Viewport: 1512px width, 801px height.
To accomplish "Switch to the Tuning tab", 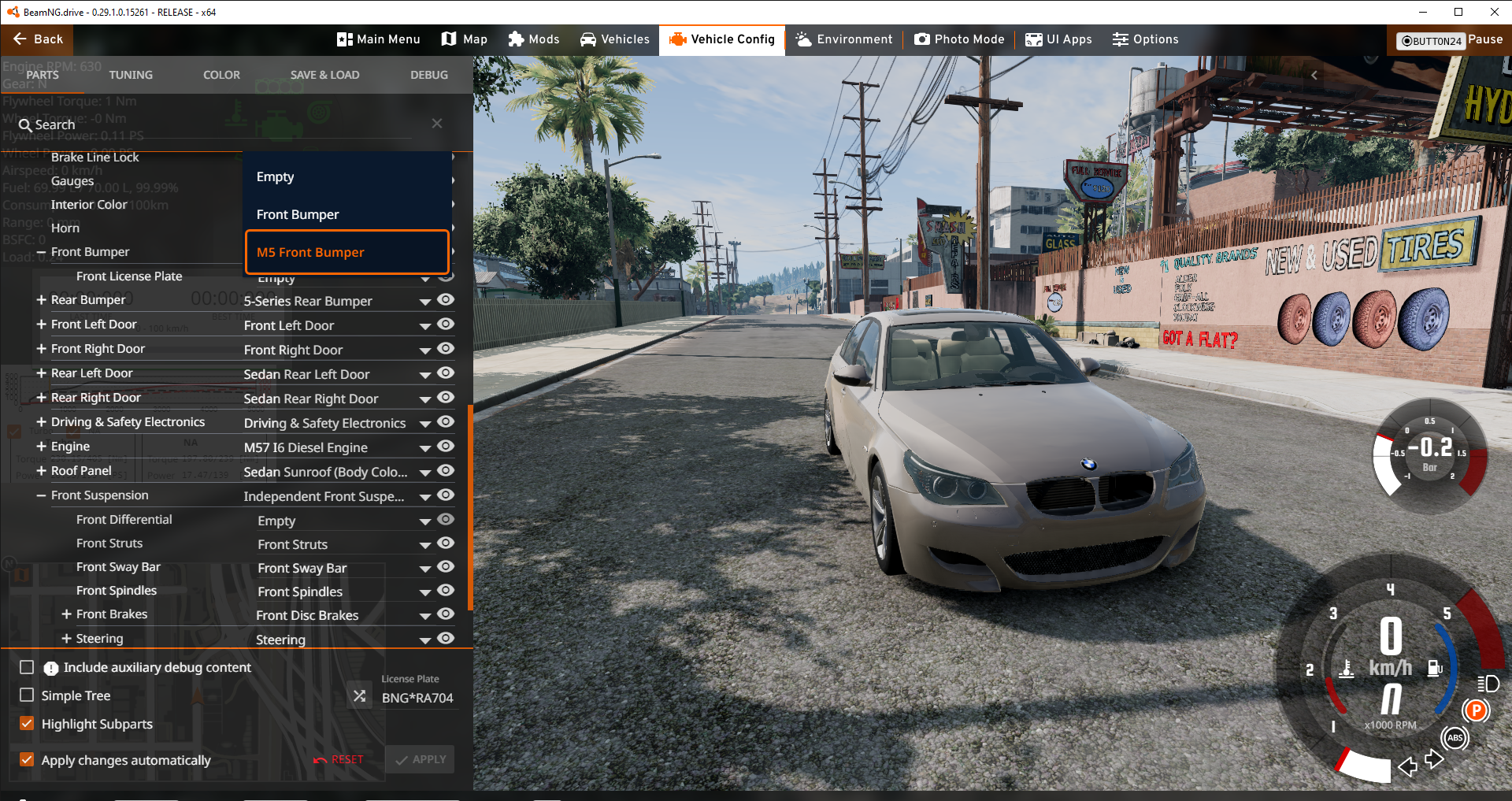I will (x=131, y=75).
